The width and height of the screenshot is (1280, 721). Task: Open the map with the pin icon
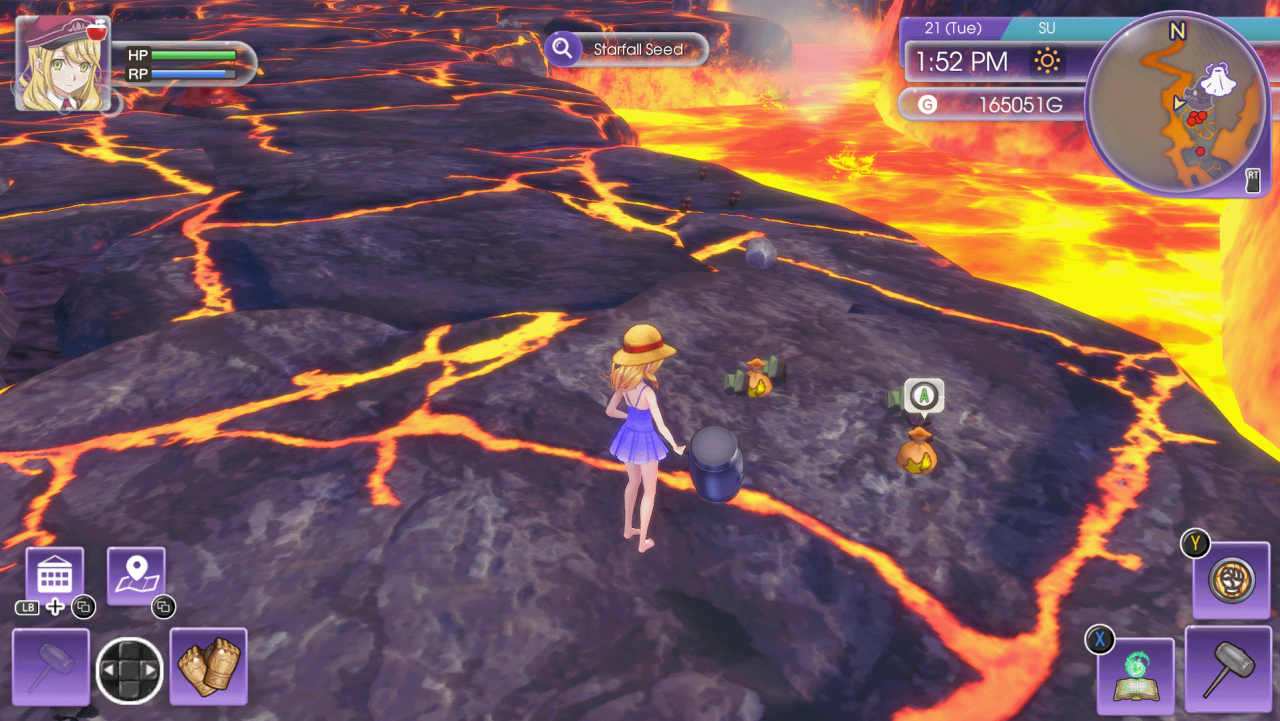tap(136, 575)
